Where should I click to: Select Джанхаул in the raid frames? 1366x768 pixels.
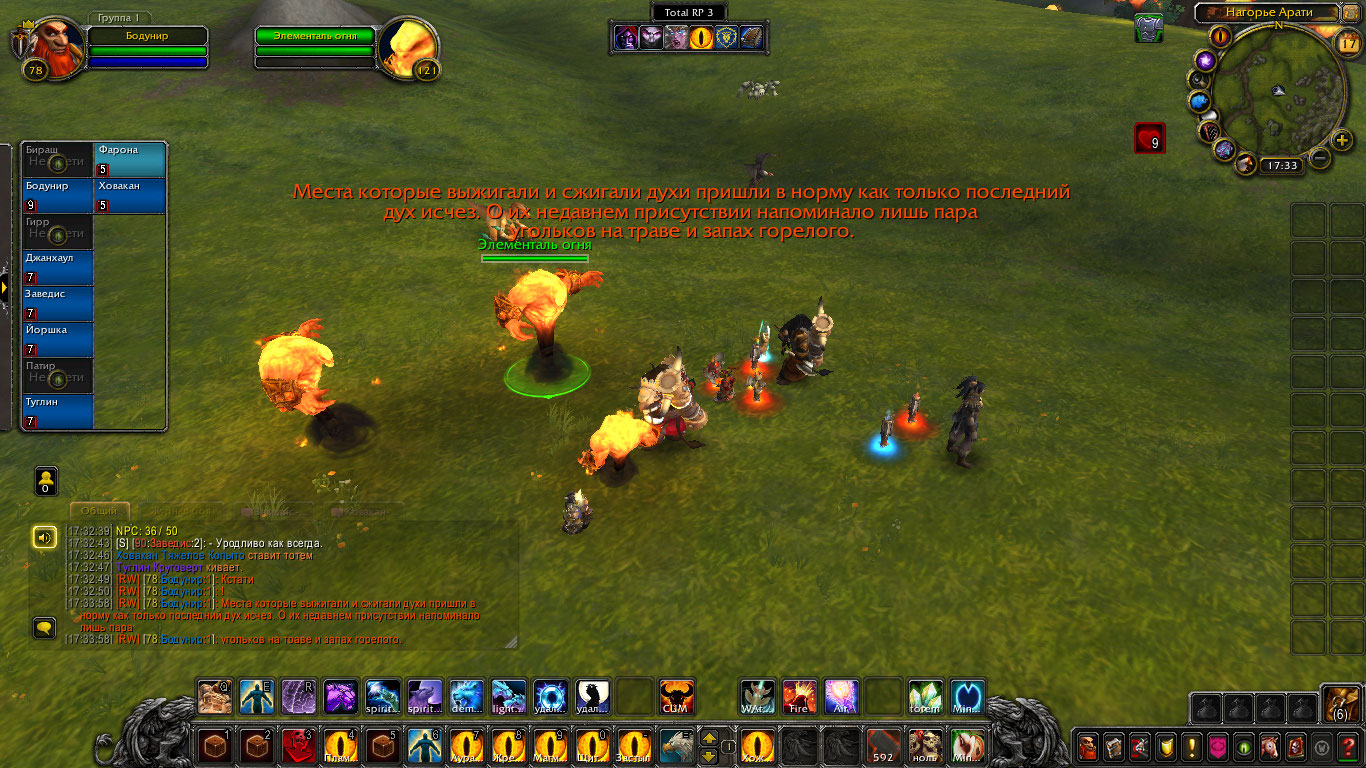[x=58, y=268]
